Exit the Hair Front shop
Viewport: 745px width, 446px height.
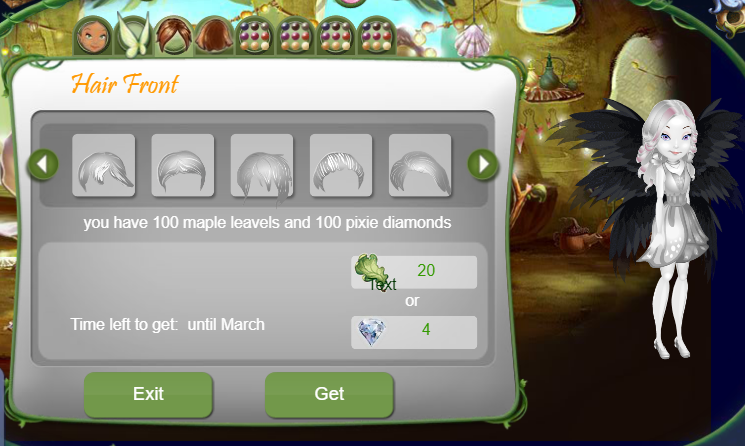[148, 394]
